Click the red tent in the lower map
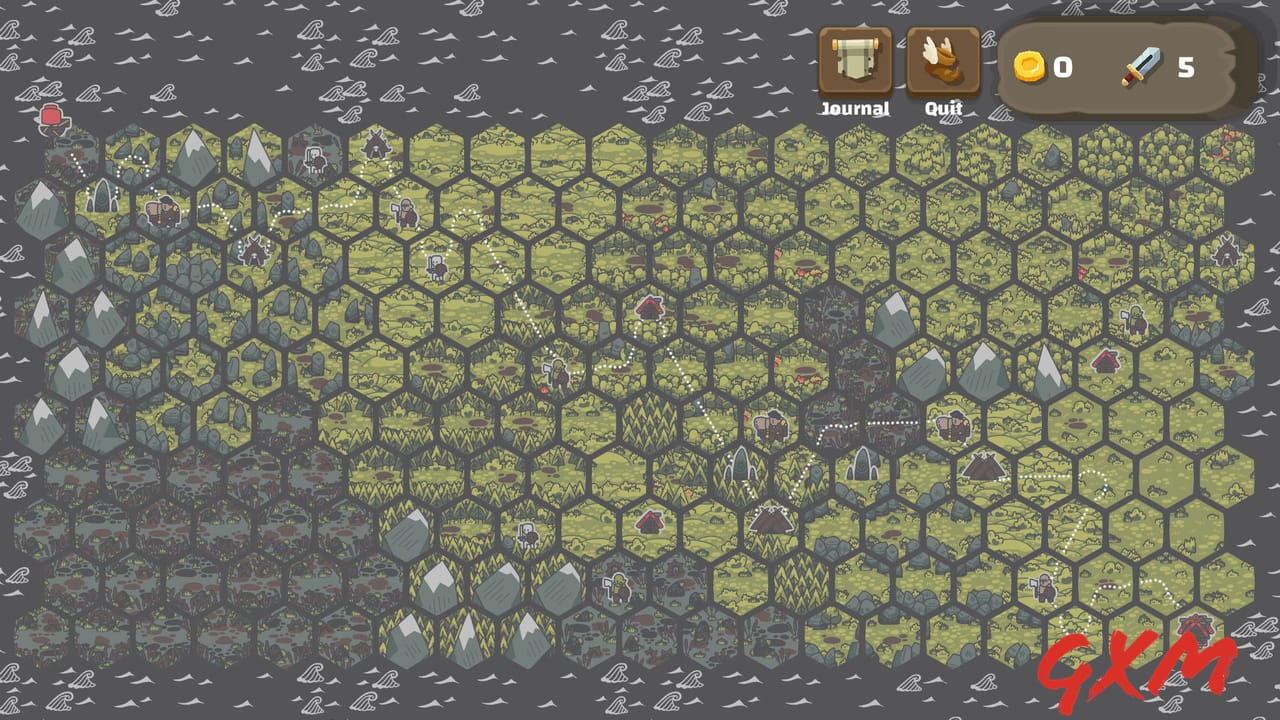Screen dimensions: 1280x720 [650, 520]
